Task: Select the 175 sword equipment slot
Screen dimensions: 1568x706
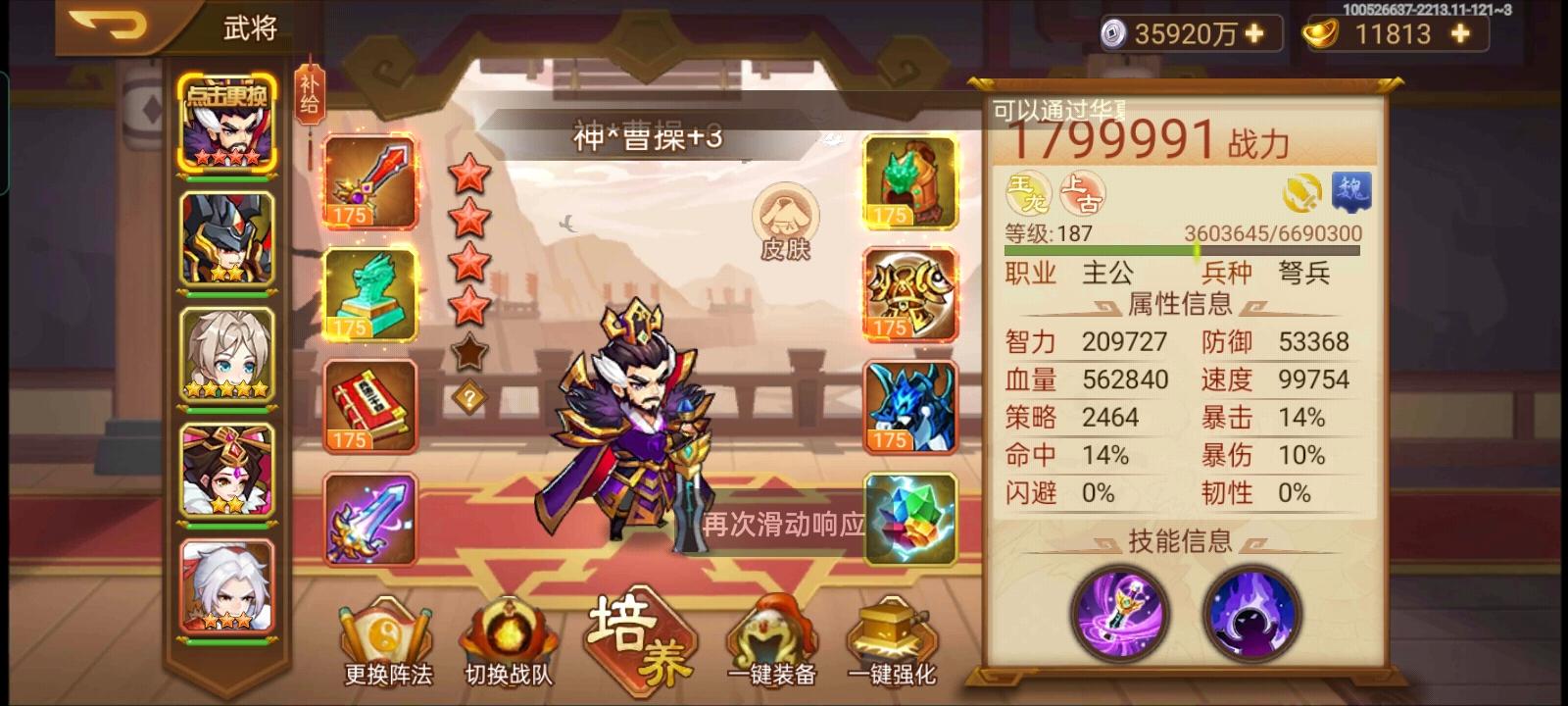Action: click(x=369, y=181)
